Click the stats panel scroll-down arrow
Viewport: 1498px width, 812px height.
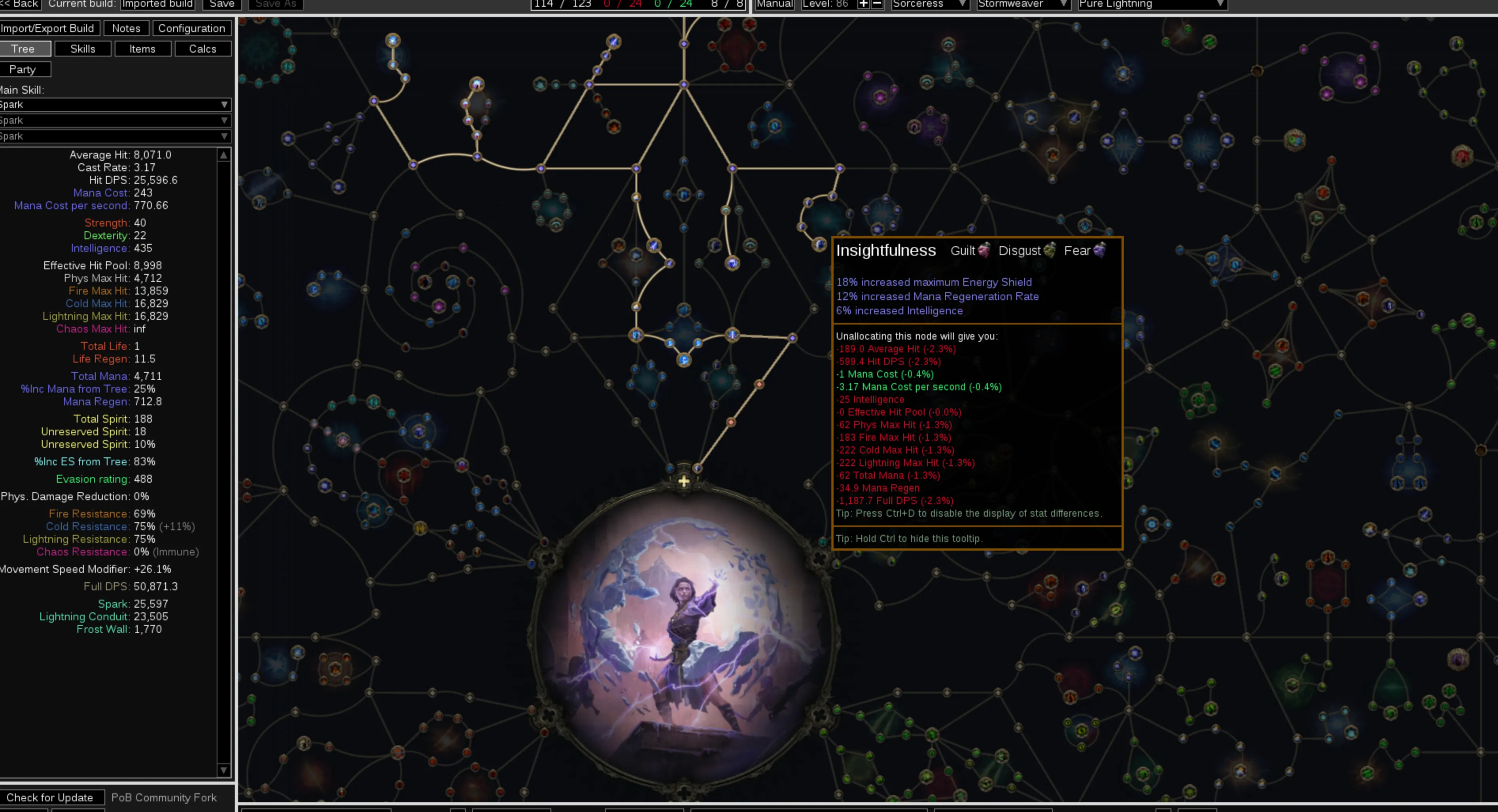[x=224, y=770]
